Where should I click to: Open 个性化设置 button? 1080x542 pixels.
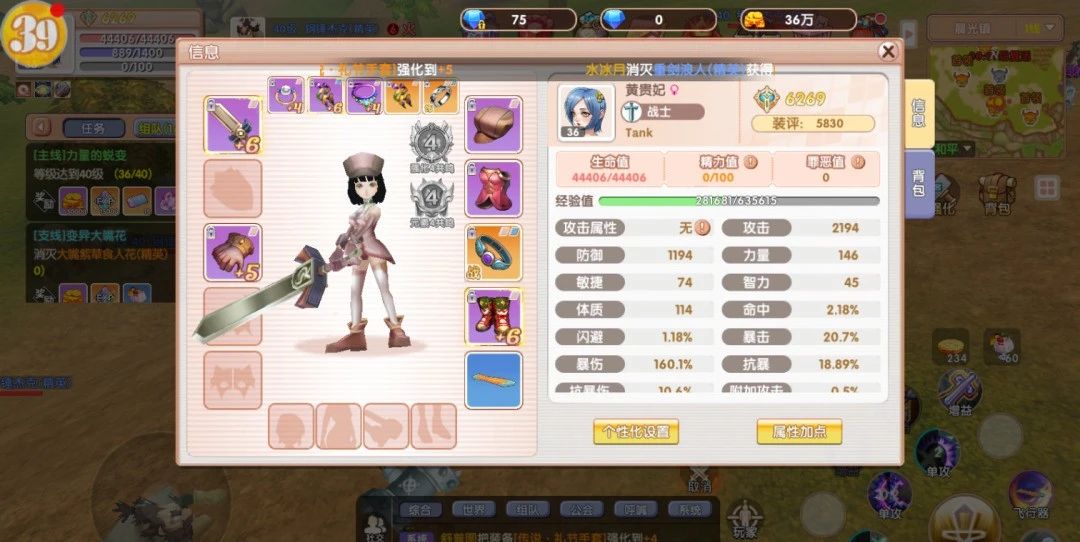pyautogui.click(x=636, y=432)
